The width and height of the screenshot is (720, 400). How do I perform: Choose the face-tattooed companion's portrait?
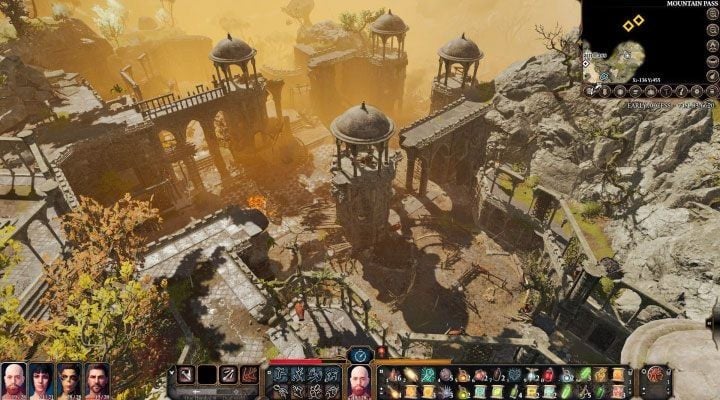(x=69, y=380)
